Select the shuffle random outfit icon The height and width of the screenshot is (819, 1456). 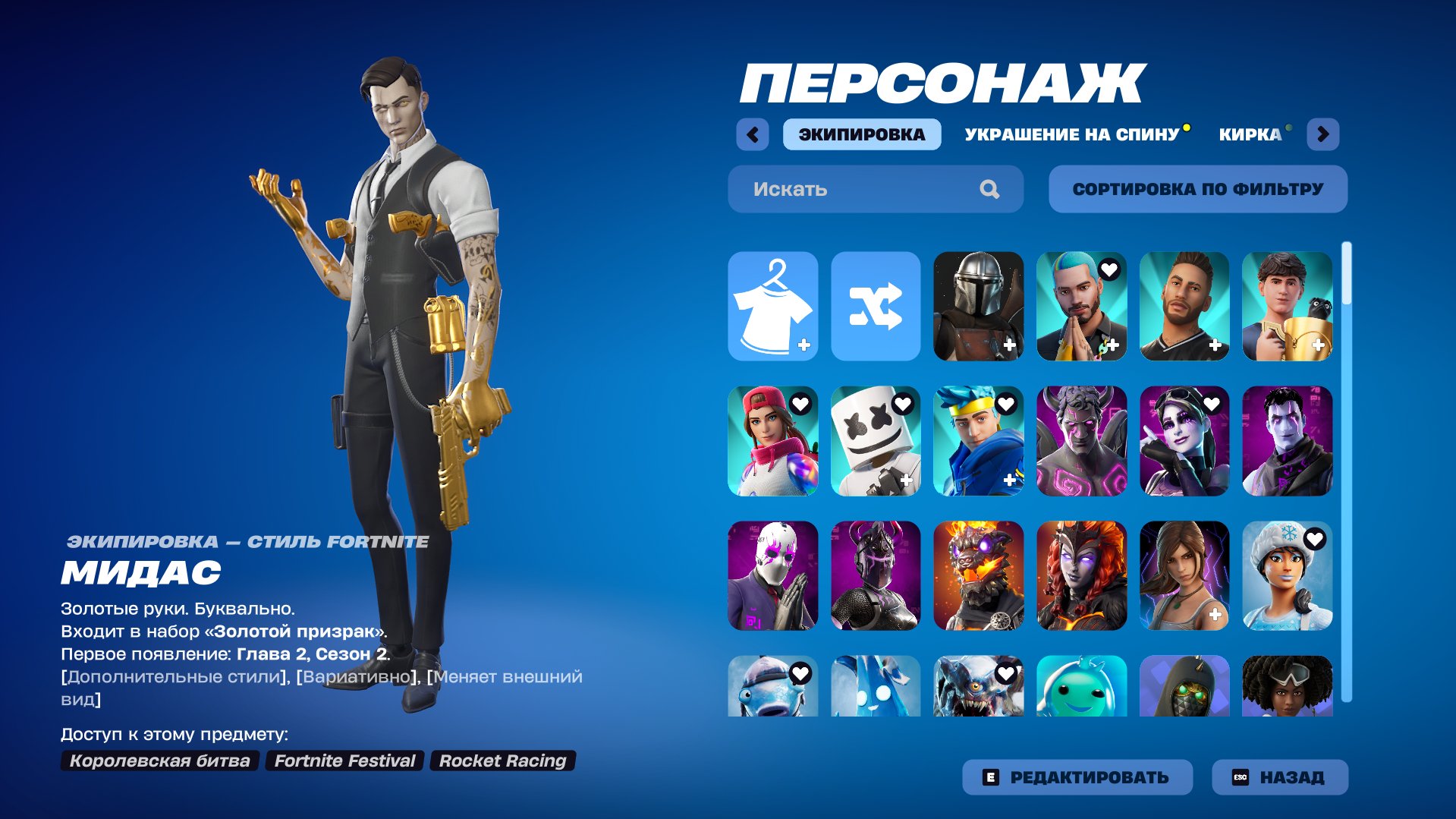pos(876,306)
